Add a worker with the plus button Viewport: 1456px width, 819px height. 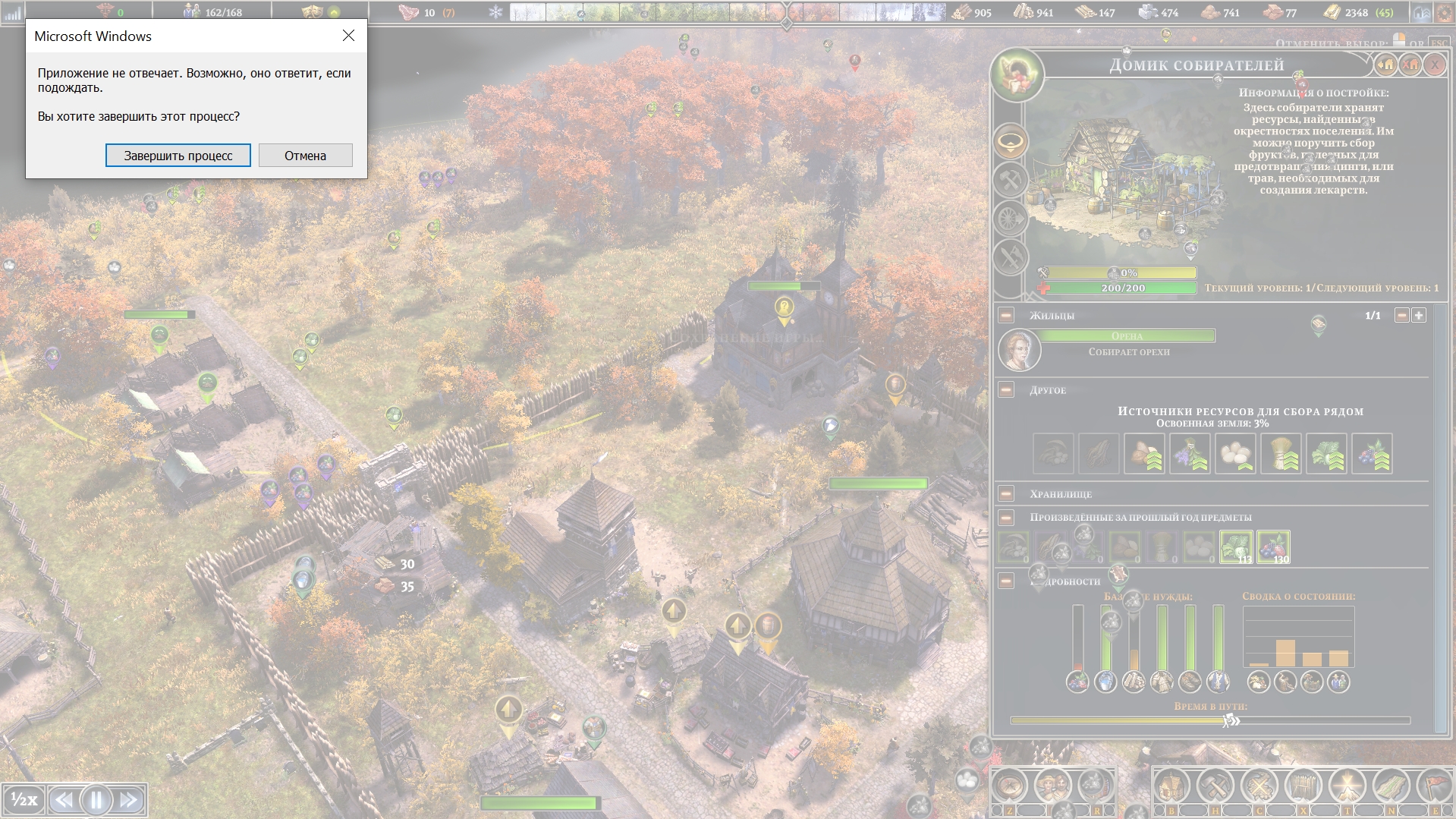pyautogui.click(x=1419, y=315)
